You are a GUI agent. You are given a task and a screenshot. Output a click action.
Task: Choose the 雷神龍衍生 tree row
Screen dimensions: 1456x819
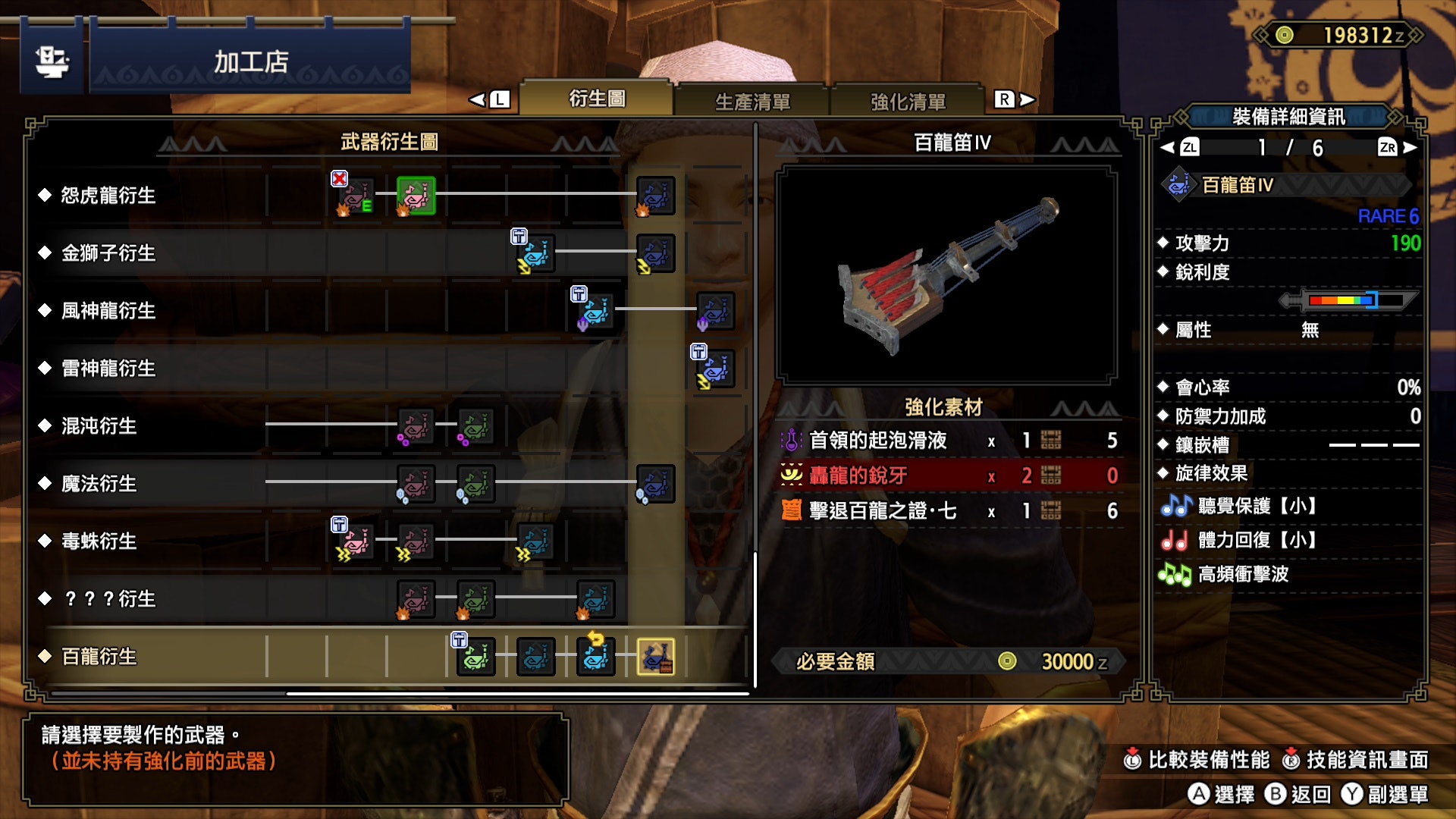108,369
